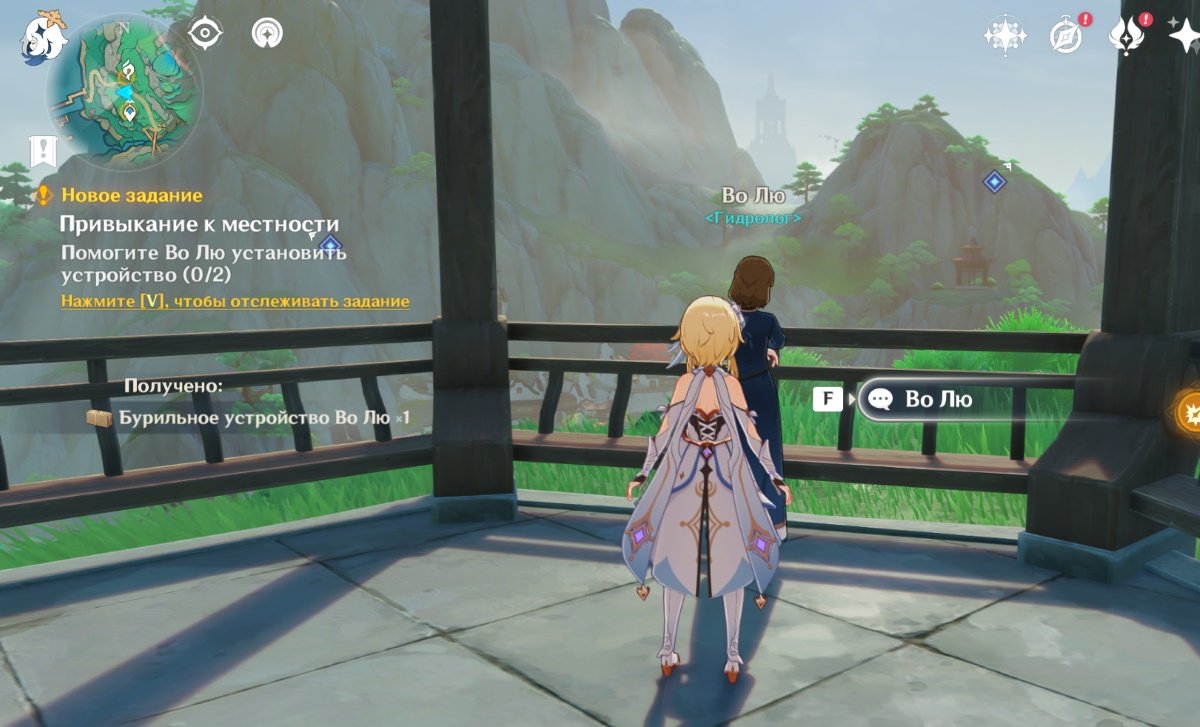Click the round signal-arc icon beside the eye
Viewport: 1200px width, 727px height.
point(267,33)
